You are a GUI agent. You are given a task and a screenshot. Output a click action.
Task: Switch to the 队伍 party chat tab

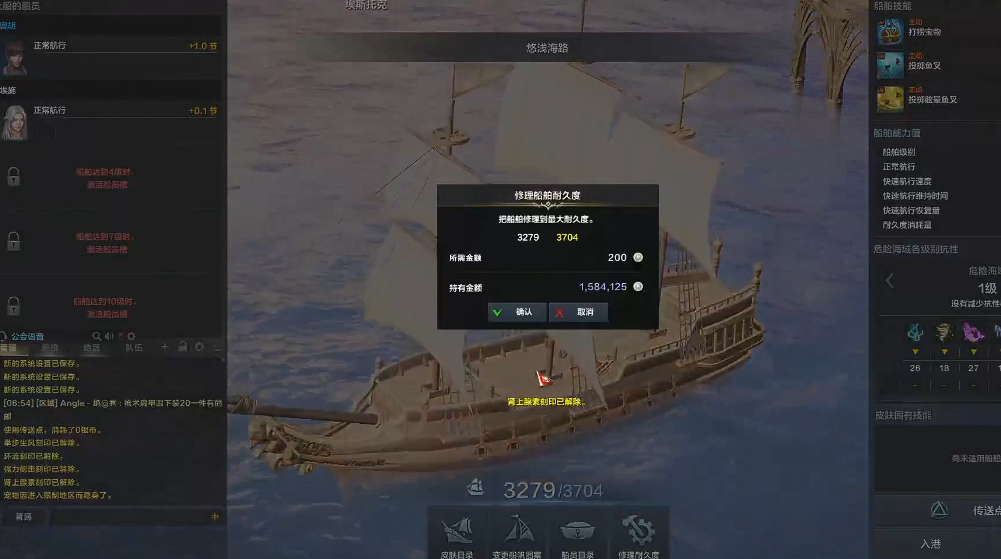tap(133, 348)
